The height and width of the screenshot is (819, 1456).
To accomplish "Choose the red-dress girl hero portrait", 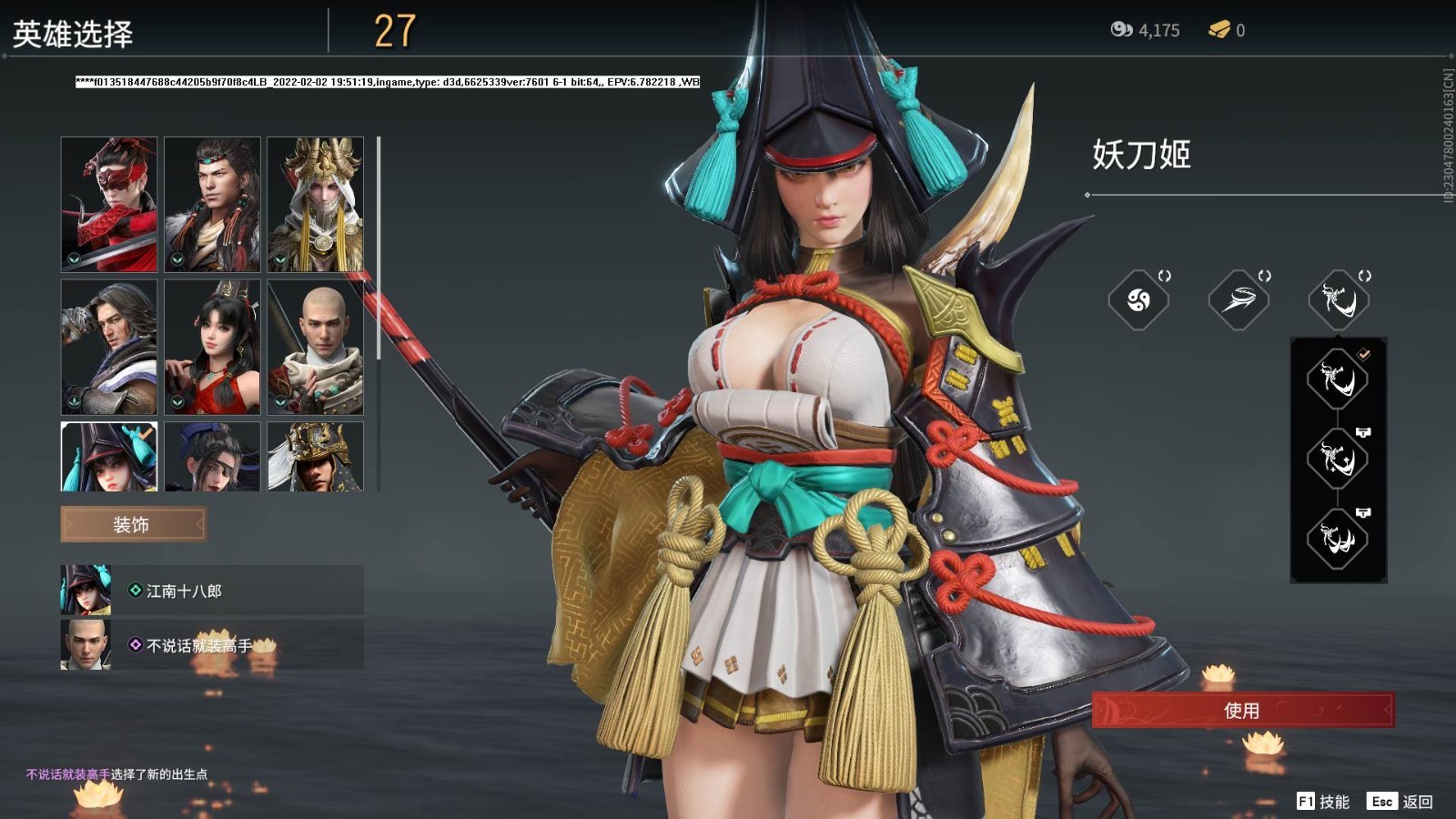I will click(212, 347).
